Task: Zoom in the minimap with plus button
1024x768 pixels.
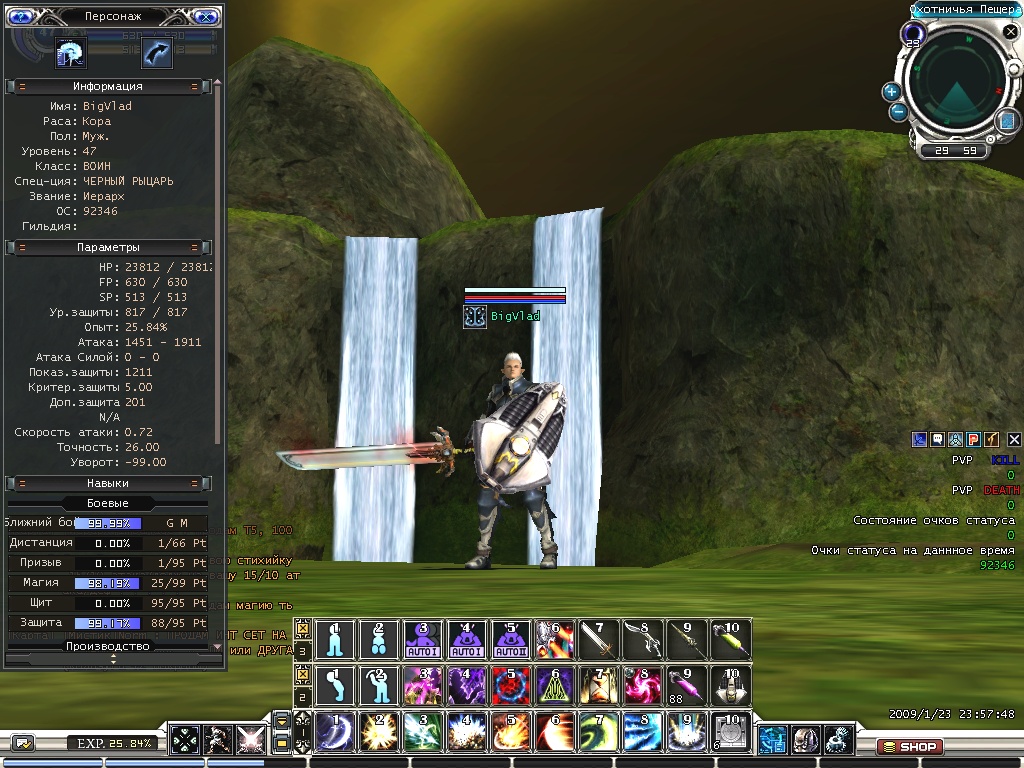Action: click(x=891, y=91)
